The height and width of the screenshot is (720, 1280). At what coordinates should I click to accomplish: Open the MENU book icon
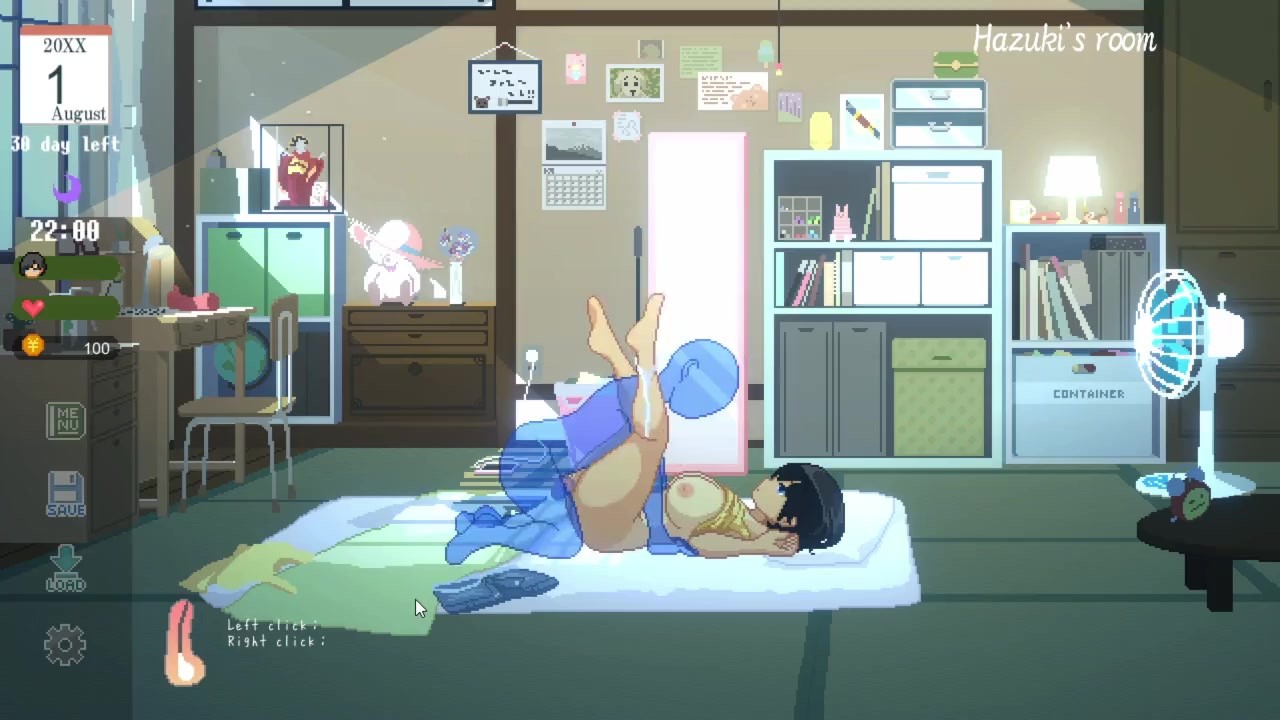(66, 420)
